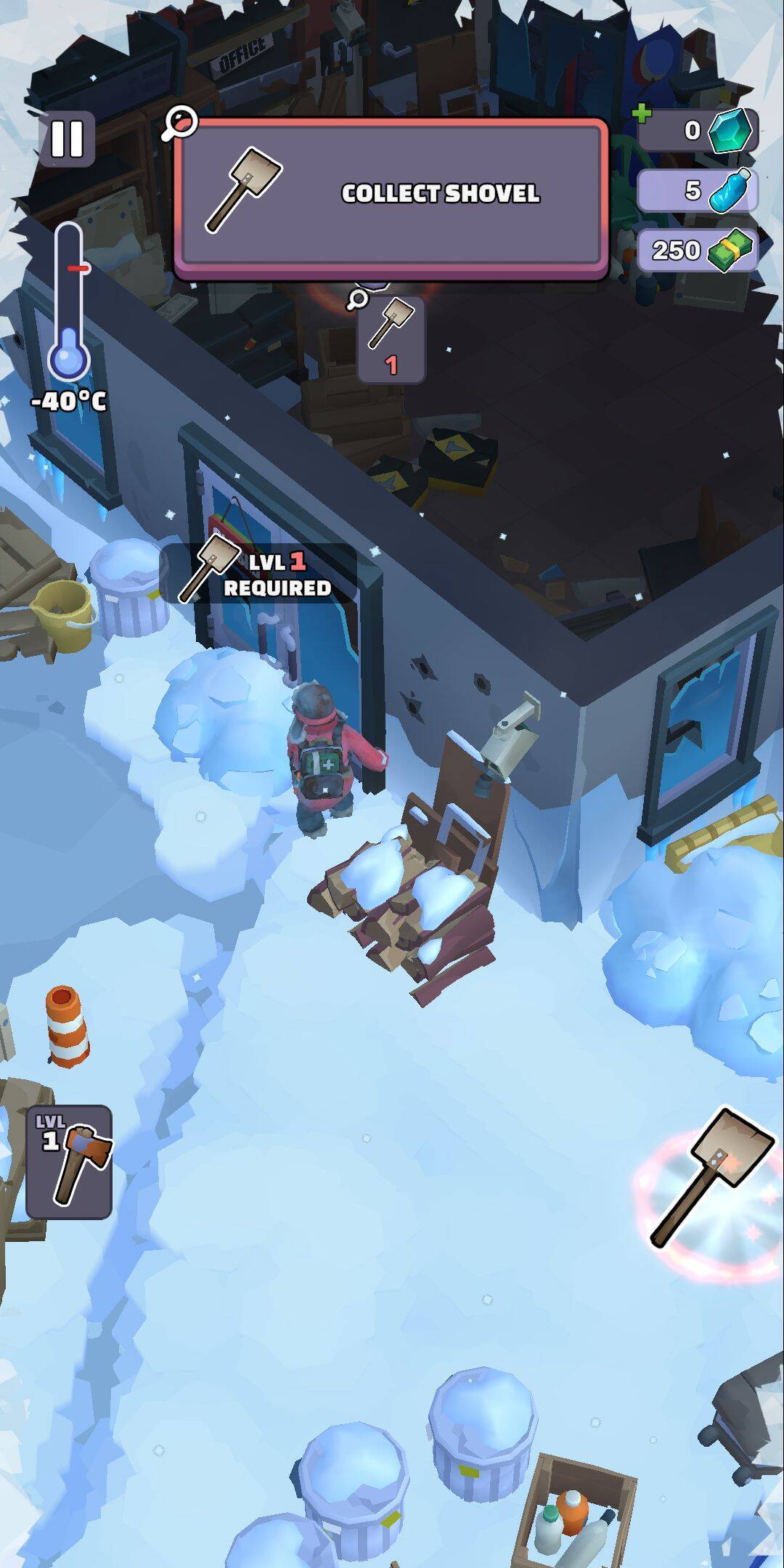Image resolution: width=784 pixels, height=1568 pixels.
Task: Select the level 1 axe tool slot
Action: (69, 1161)
